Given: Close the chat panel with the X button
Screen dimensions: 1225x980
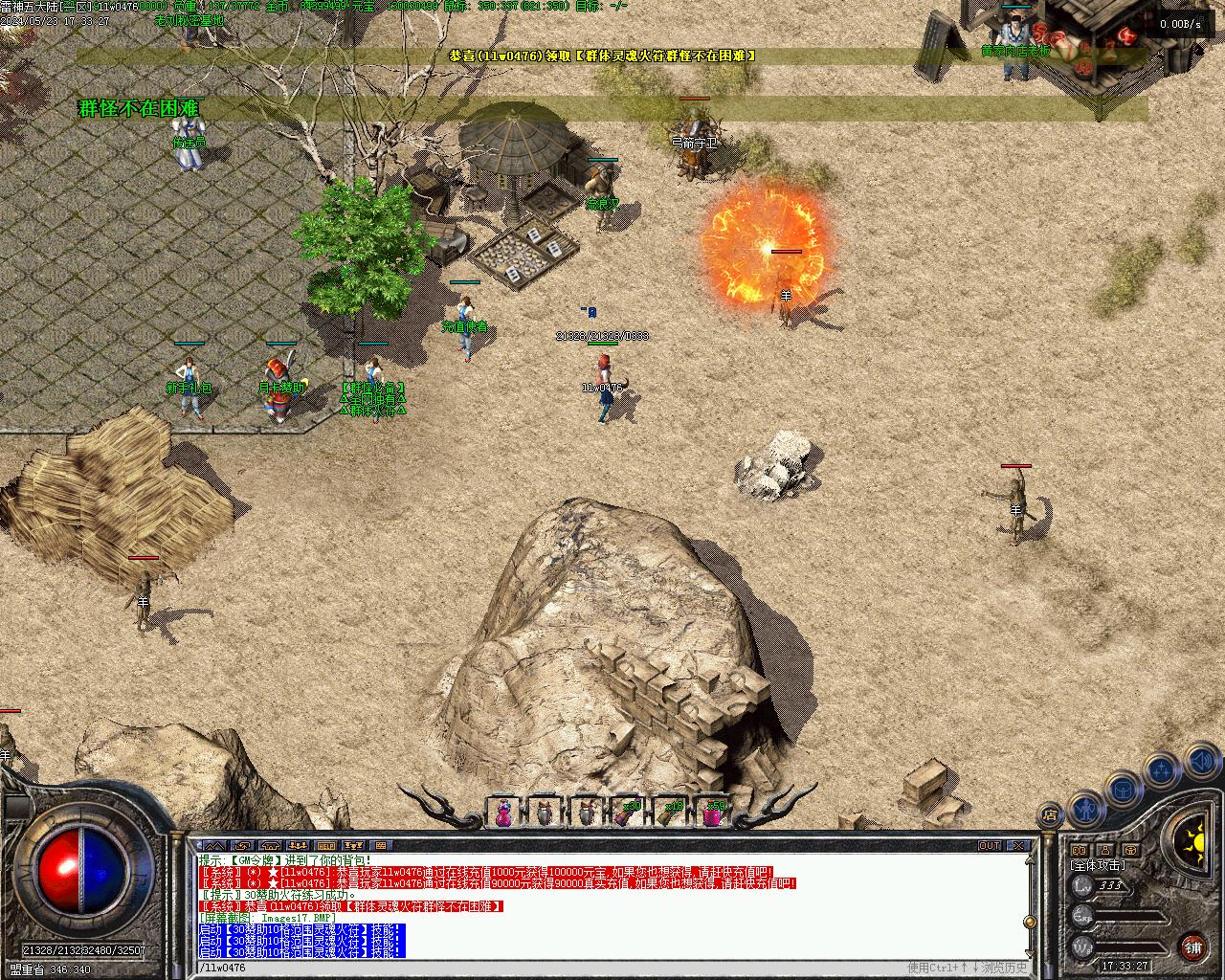Looking at the screenshot, I should pyautogui.click(x=1020, y=846).
